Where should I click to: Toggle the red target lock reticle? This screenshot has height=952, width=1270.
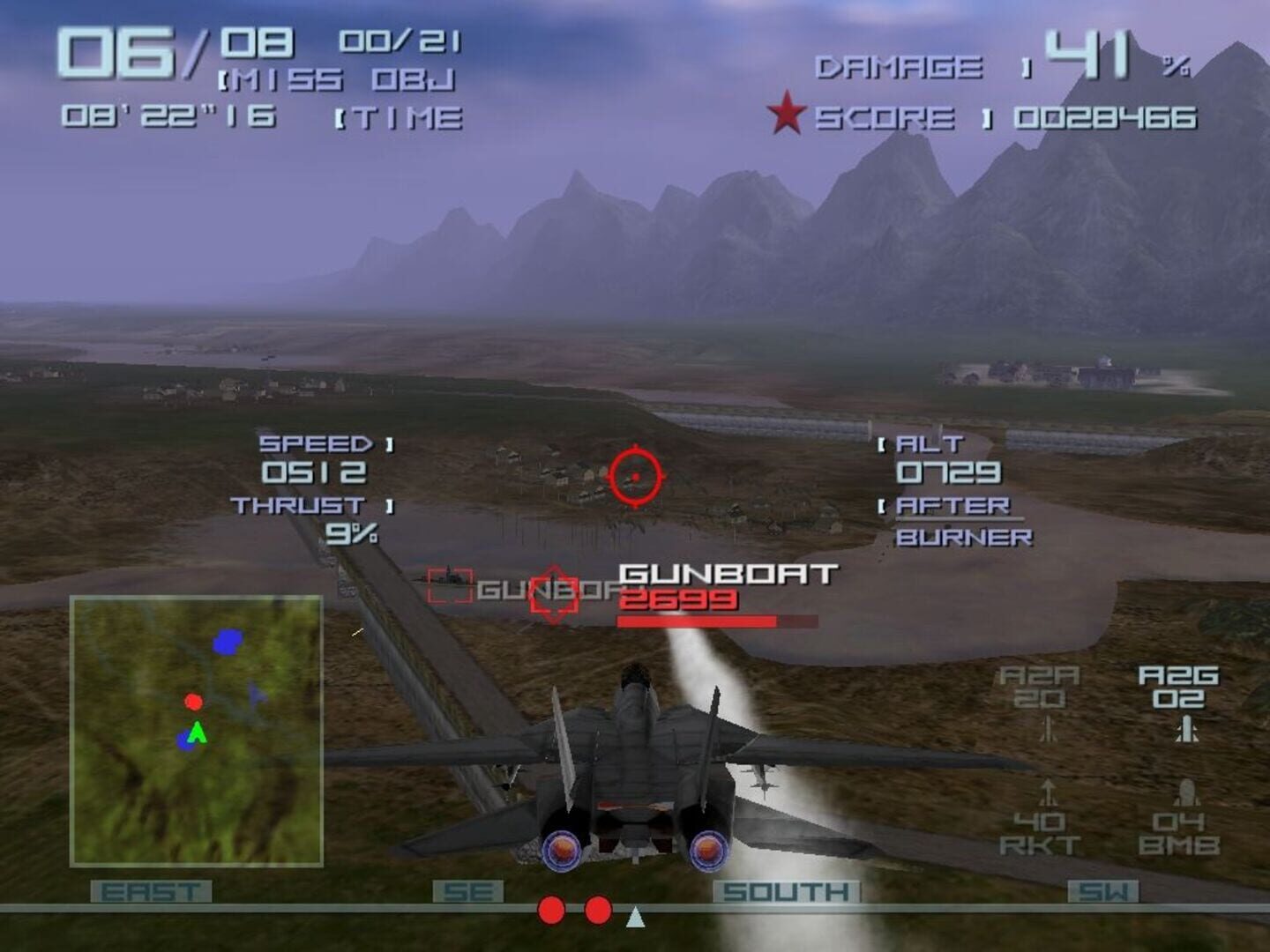pyautogui.click(x=633, y=474)
